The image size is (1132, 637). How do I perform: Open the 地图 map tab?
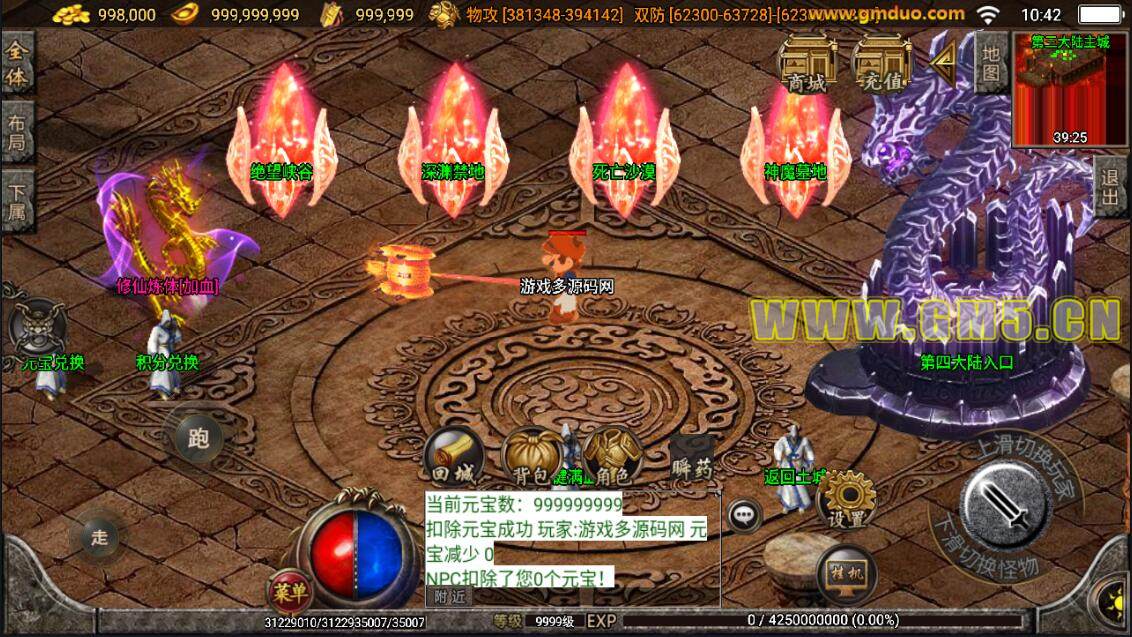[991, 62]
